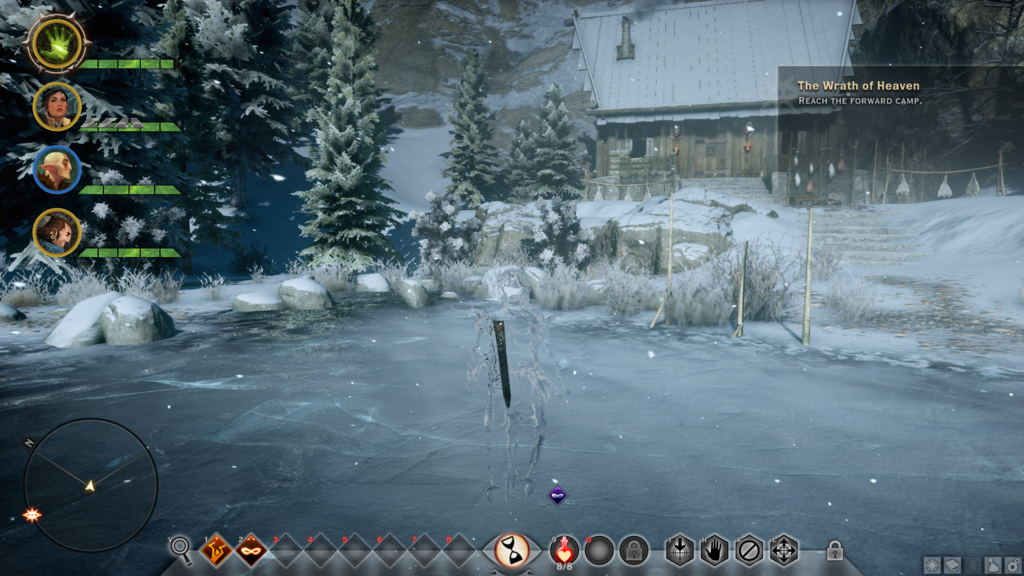1024x576 pixels.
Task: Select Cassandra's party portrait
Action: tap(57, 106)
